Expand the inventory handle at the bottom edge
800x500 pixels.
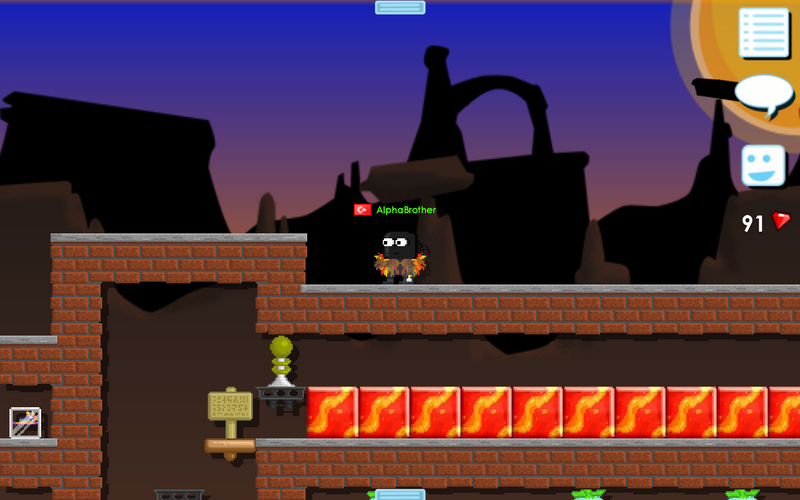pos(400,494)
